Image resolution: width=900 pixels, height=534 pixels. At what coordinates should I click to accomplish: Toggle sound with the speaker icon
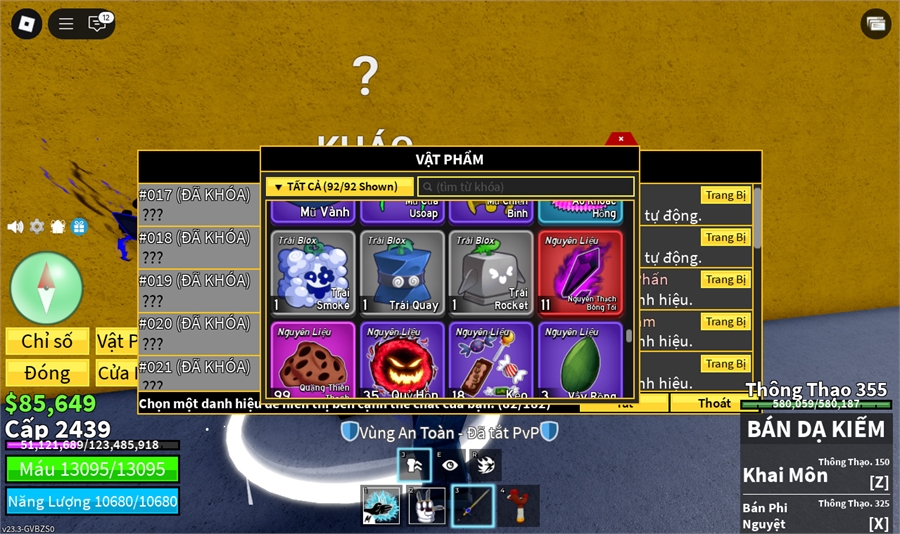[15, 227]
